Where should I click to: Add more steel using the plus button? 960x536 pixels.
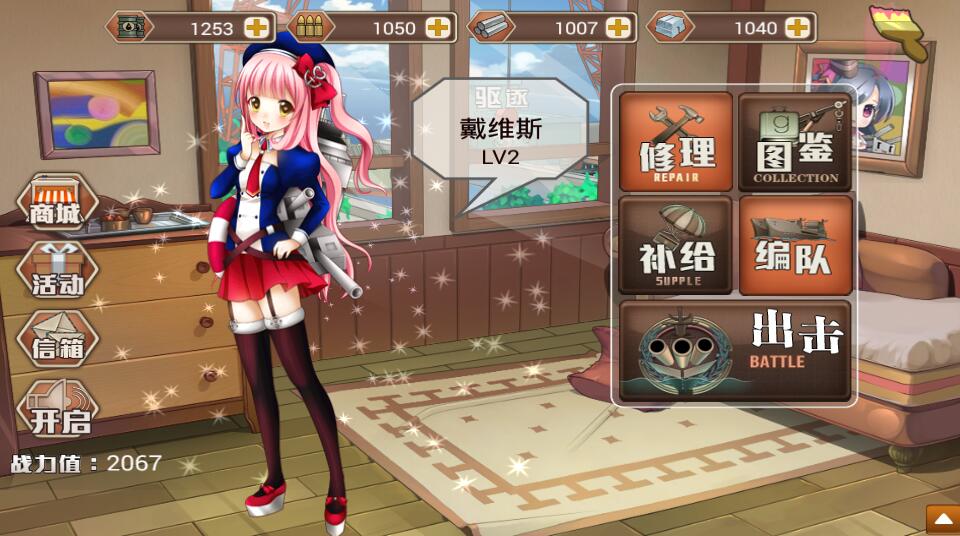click(619, 28)
